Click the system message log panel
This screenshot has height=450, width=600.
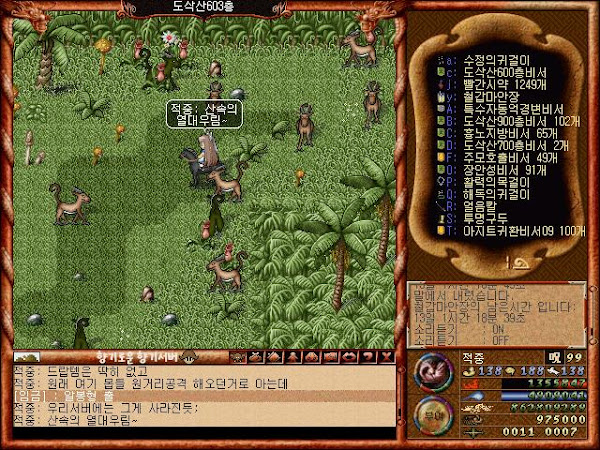coord(497,312)
